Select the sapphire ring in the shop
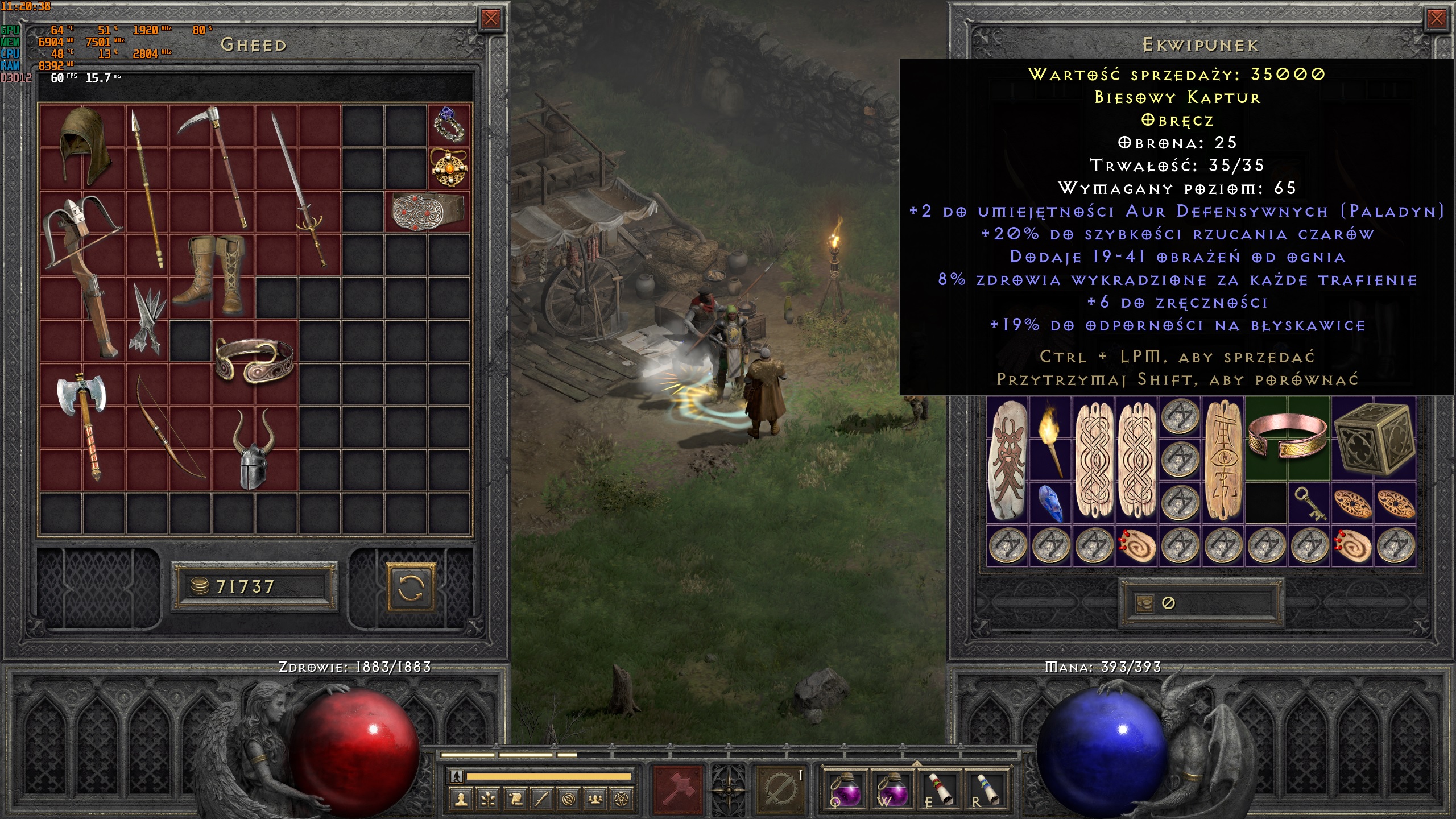This screenshot has height=819, width=1456. pyautogui.click(x=449, y=125)
